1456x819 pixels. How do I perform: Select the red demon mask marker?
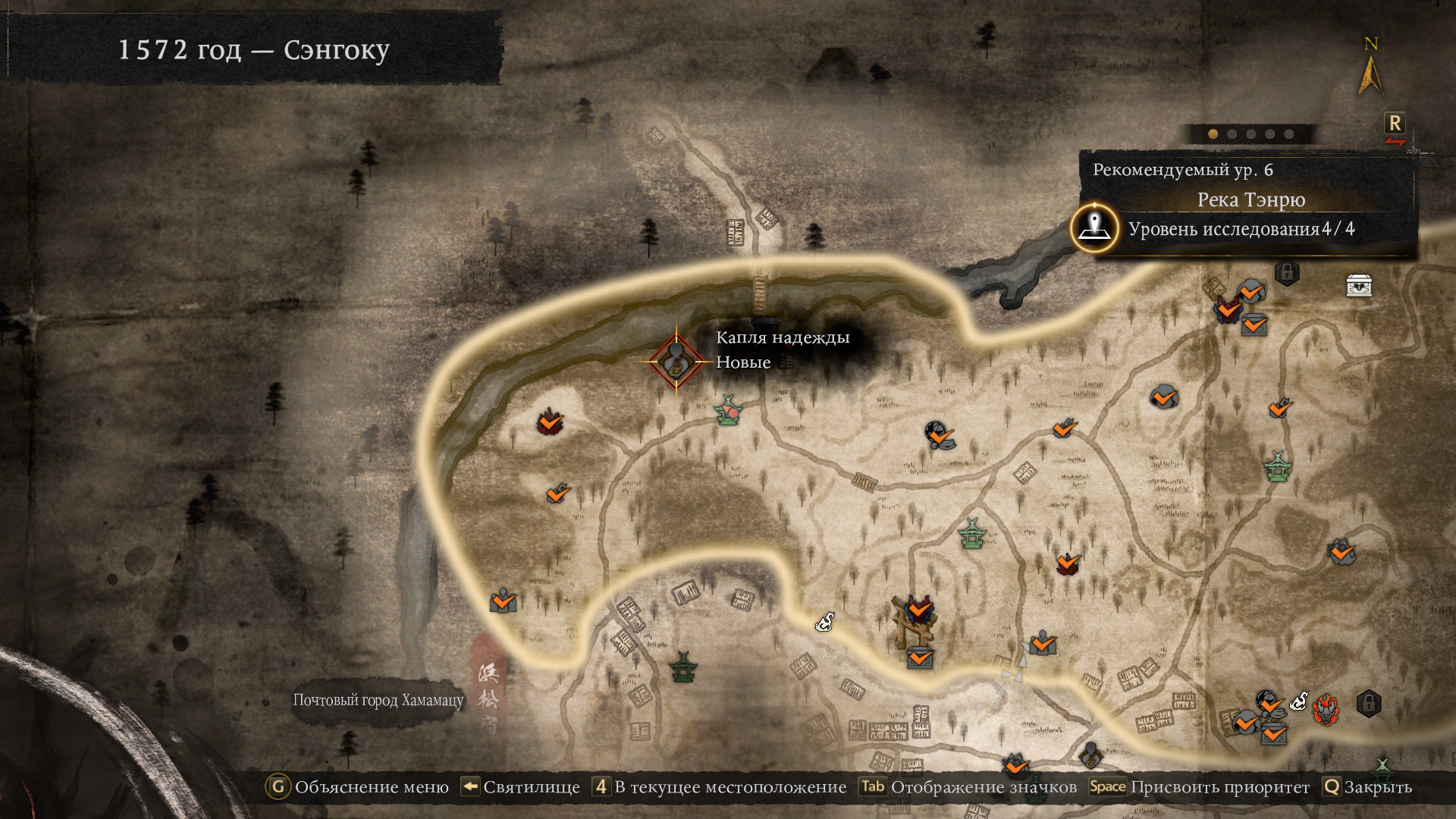[1326, 710]
